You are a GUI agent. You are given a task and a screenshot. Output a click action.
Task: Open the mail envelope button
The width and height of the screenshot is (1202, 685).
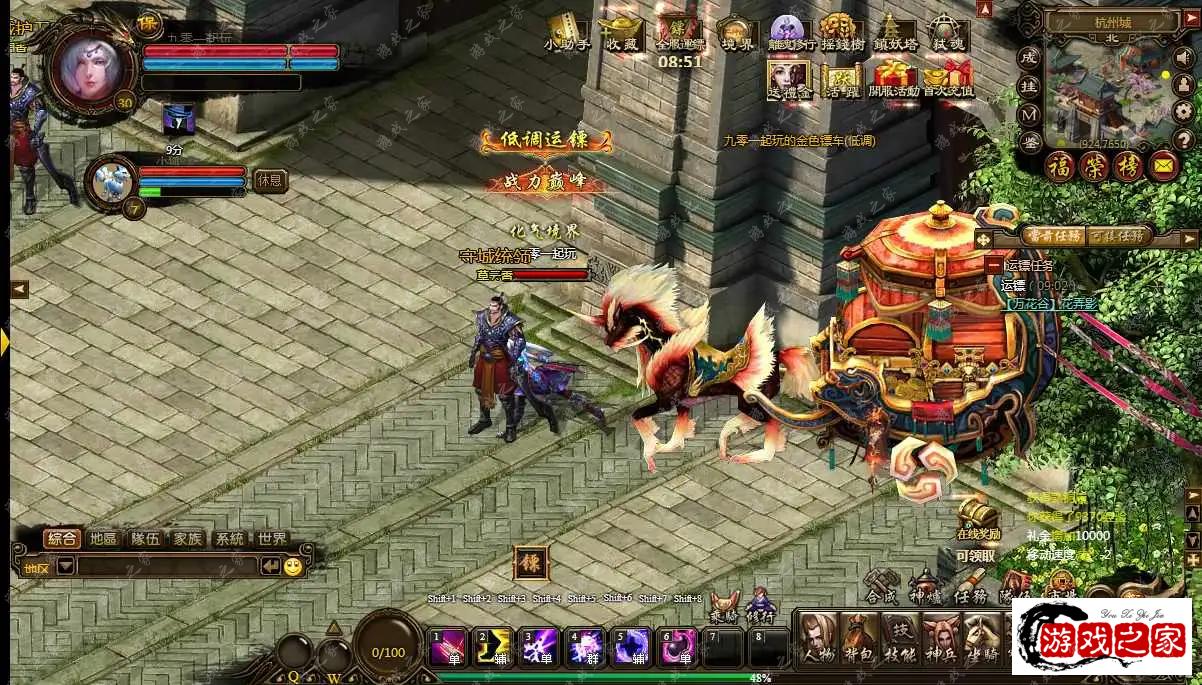coord(1163,166)
